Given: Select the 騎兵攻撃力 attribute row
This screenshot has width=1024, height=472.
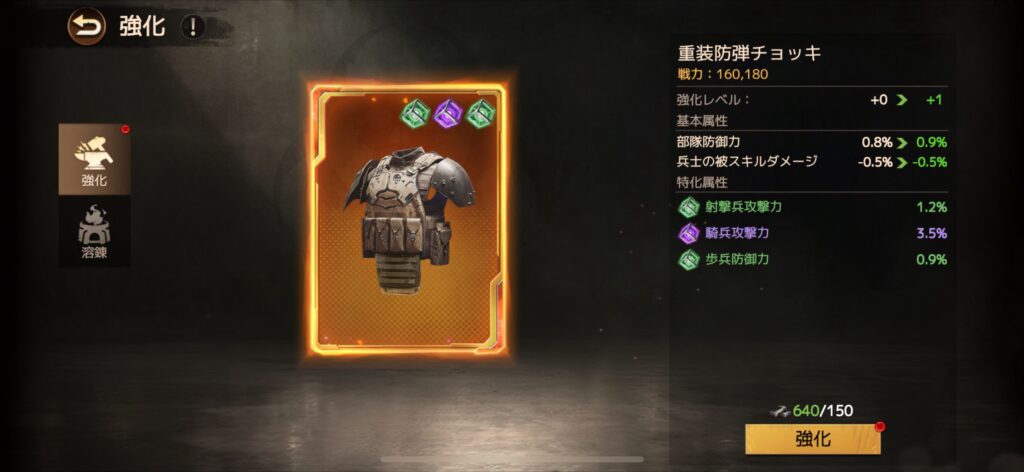Looking at the screenshot, I should coord(812,233).
